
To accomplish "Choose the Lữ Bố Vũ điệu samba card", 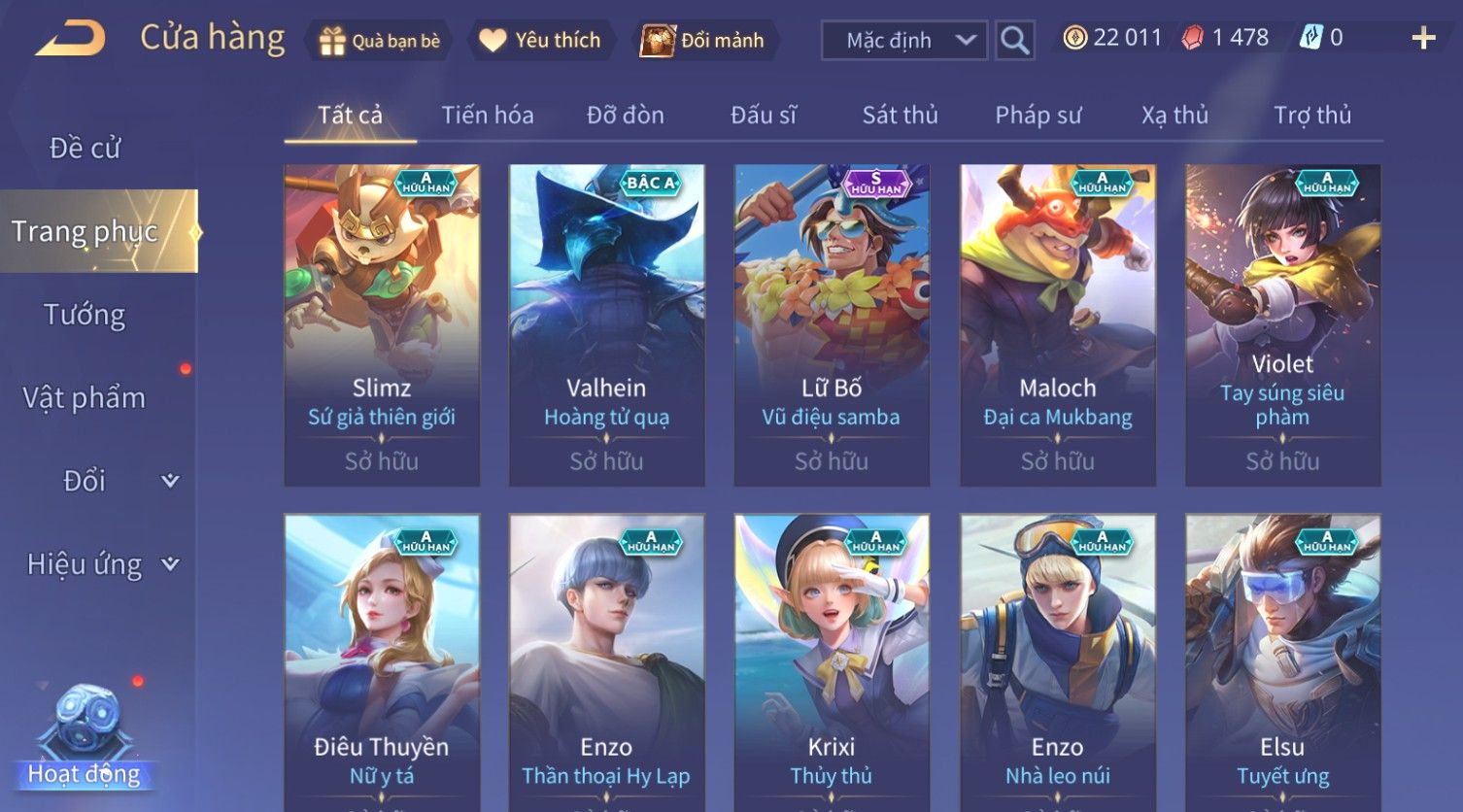I will [x=832, y=325].
